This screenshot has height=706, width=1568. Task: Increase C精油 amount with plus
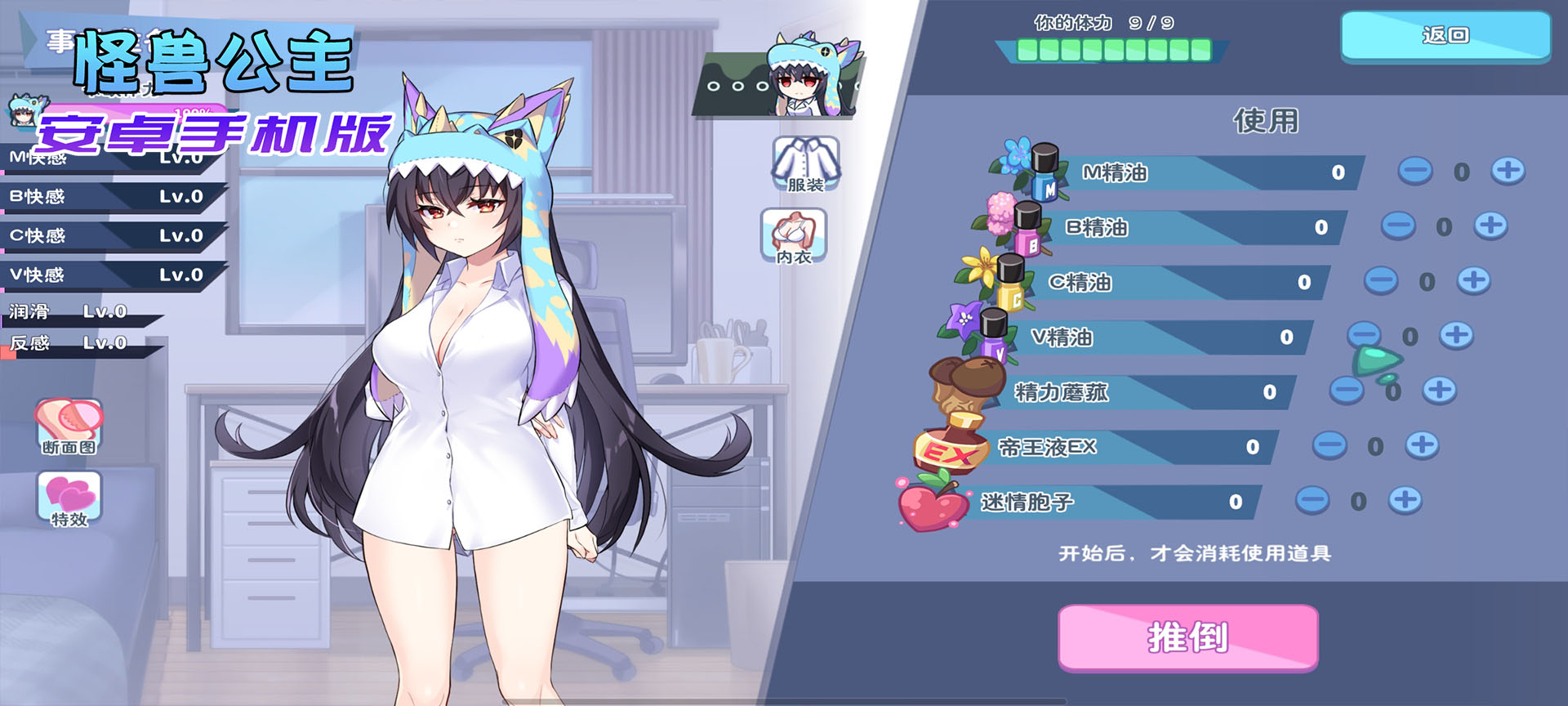[1473, 280]
